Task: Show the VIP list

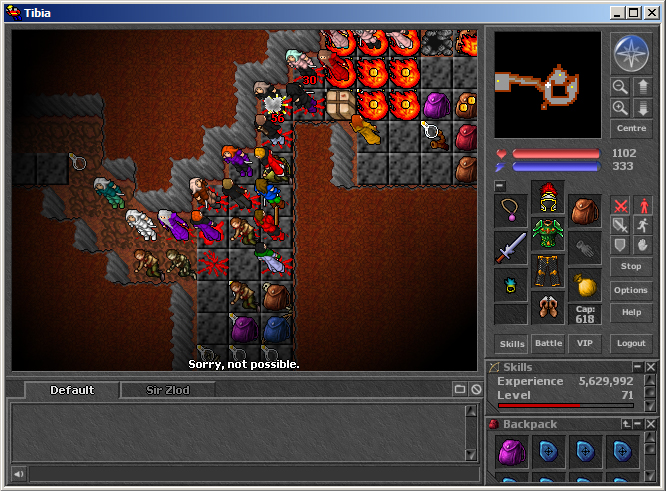Action: (584, 344)
